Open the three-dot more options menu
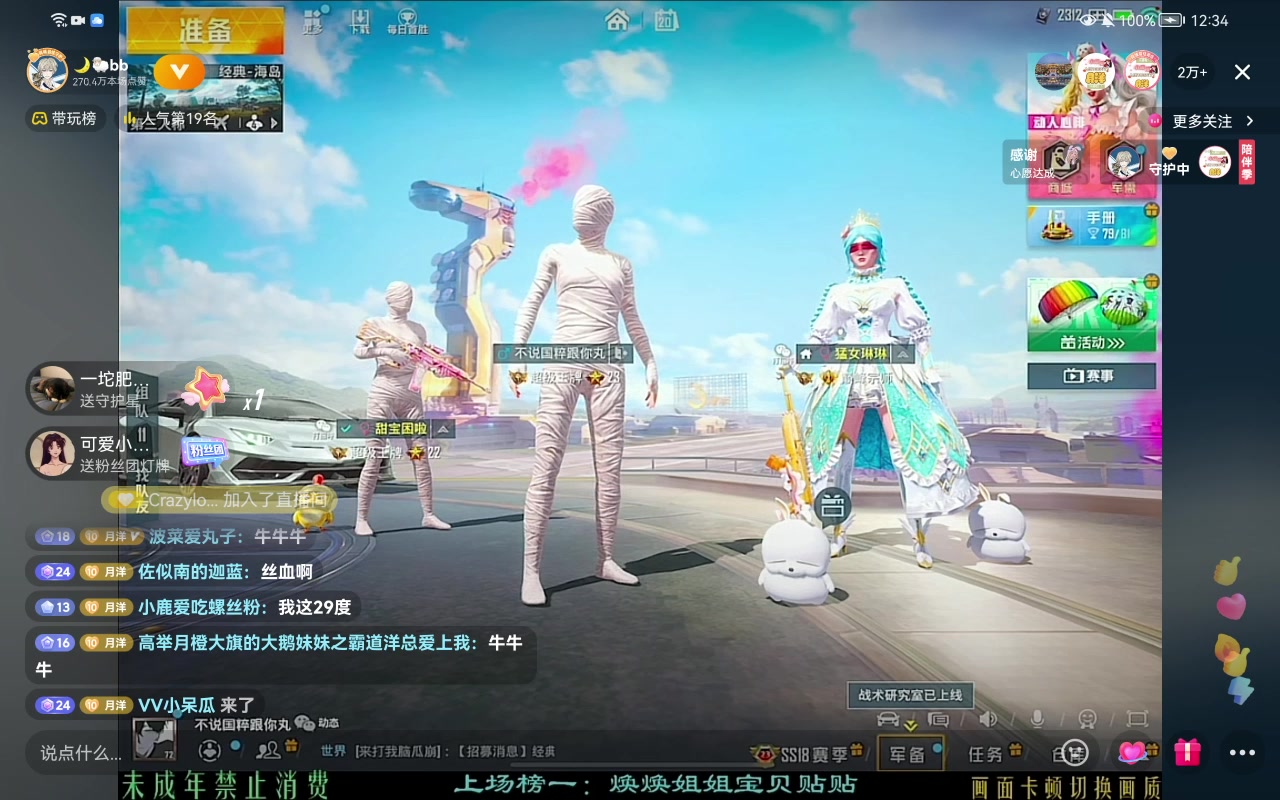Image resolution: width=1280 pixels, height=800 pixels. [1241, 752]
